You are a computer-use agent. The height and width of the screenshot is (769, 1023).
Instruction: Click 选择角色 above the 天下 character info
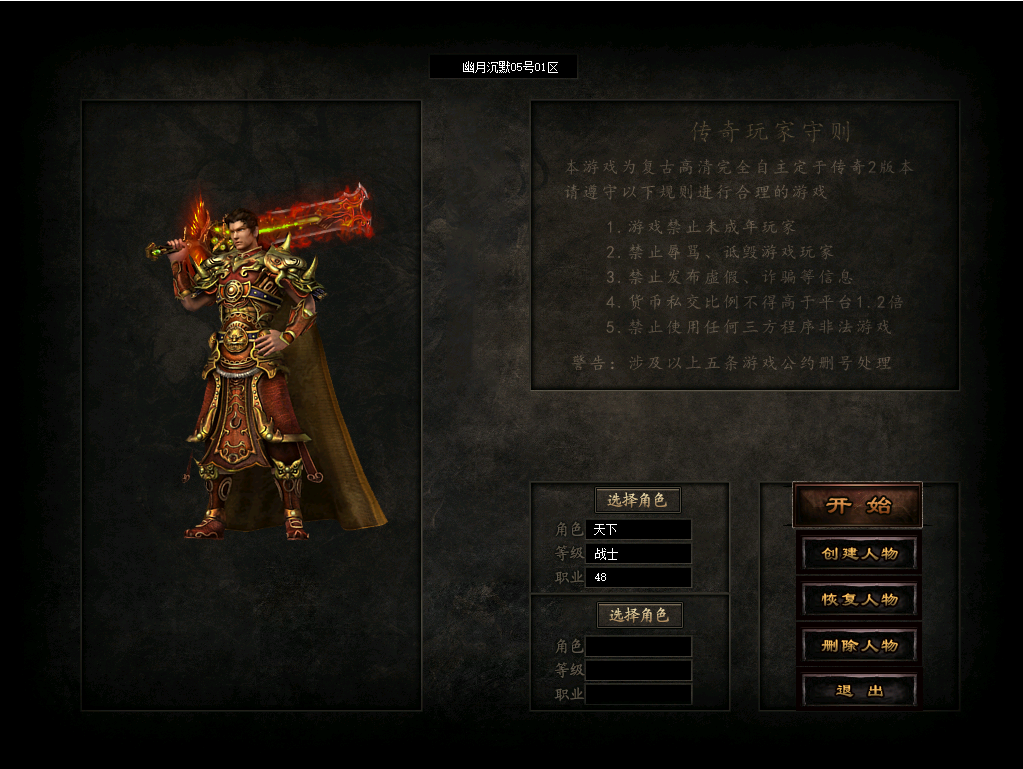[x=637, y=500]
